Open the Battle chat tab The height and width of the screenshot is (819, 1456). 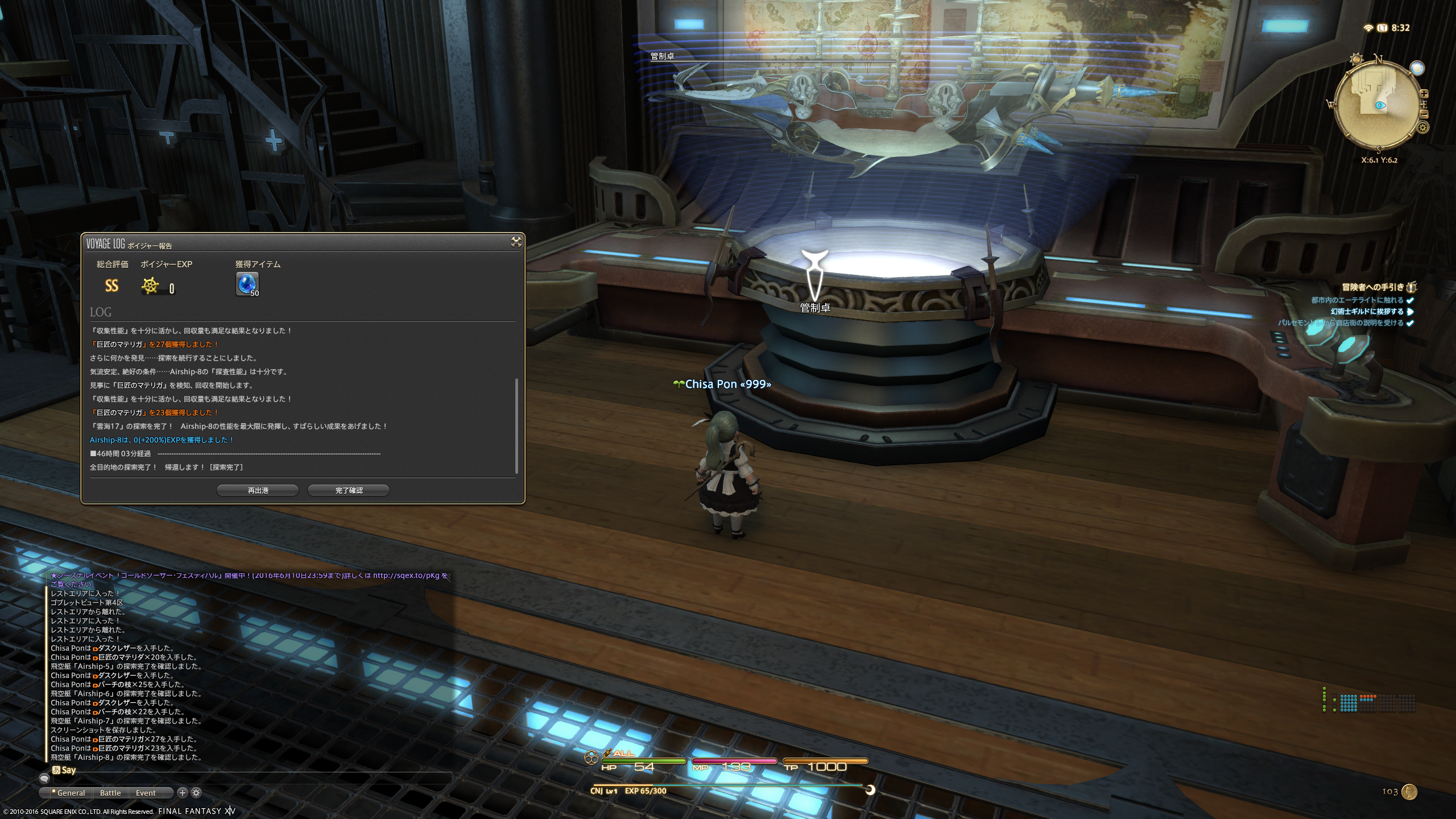point(110,793)
